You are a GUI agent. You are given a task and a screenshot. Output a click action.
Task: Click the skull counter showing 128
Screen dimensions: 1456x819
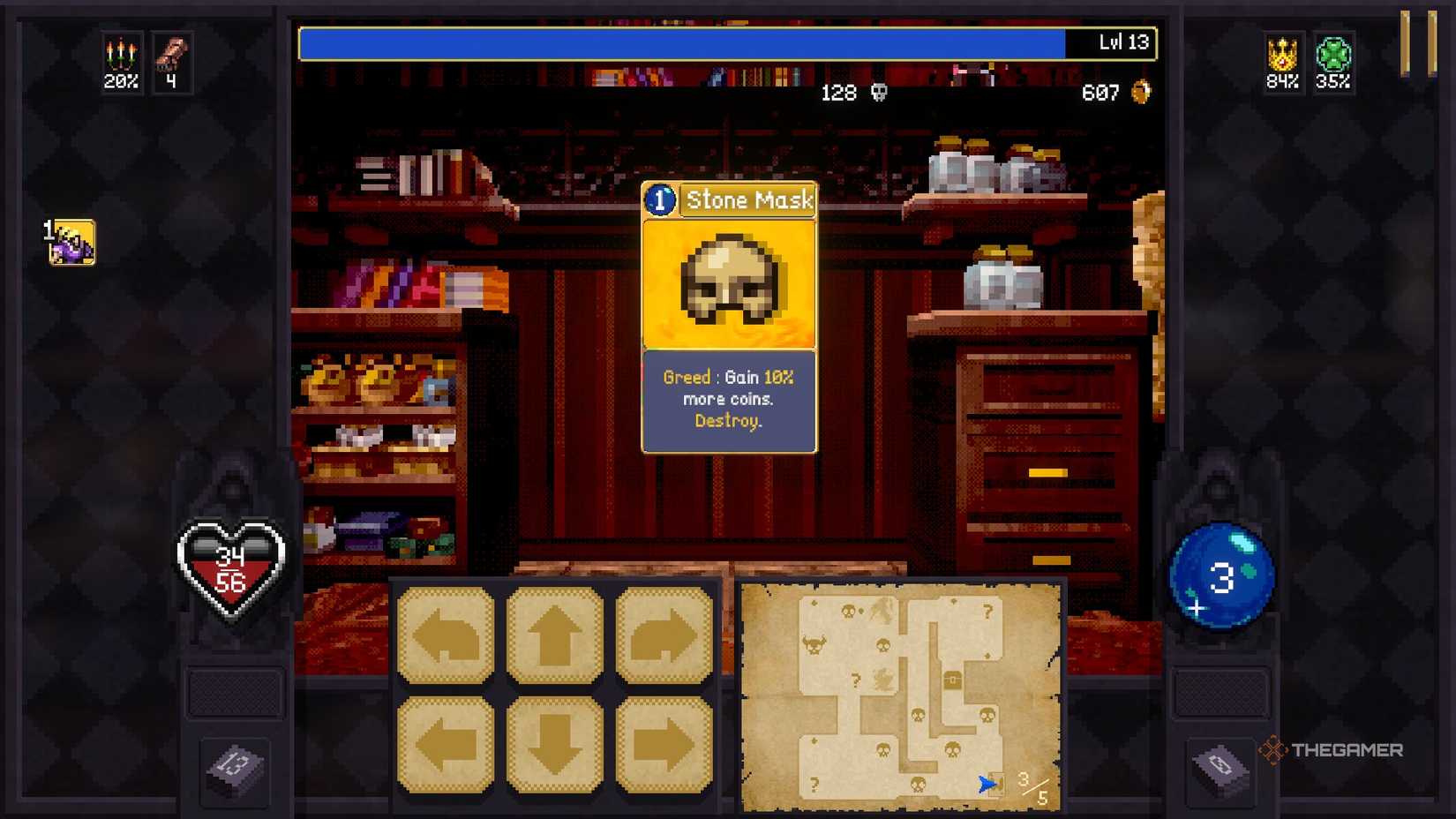pyautogui.click(x=852, y=93)
